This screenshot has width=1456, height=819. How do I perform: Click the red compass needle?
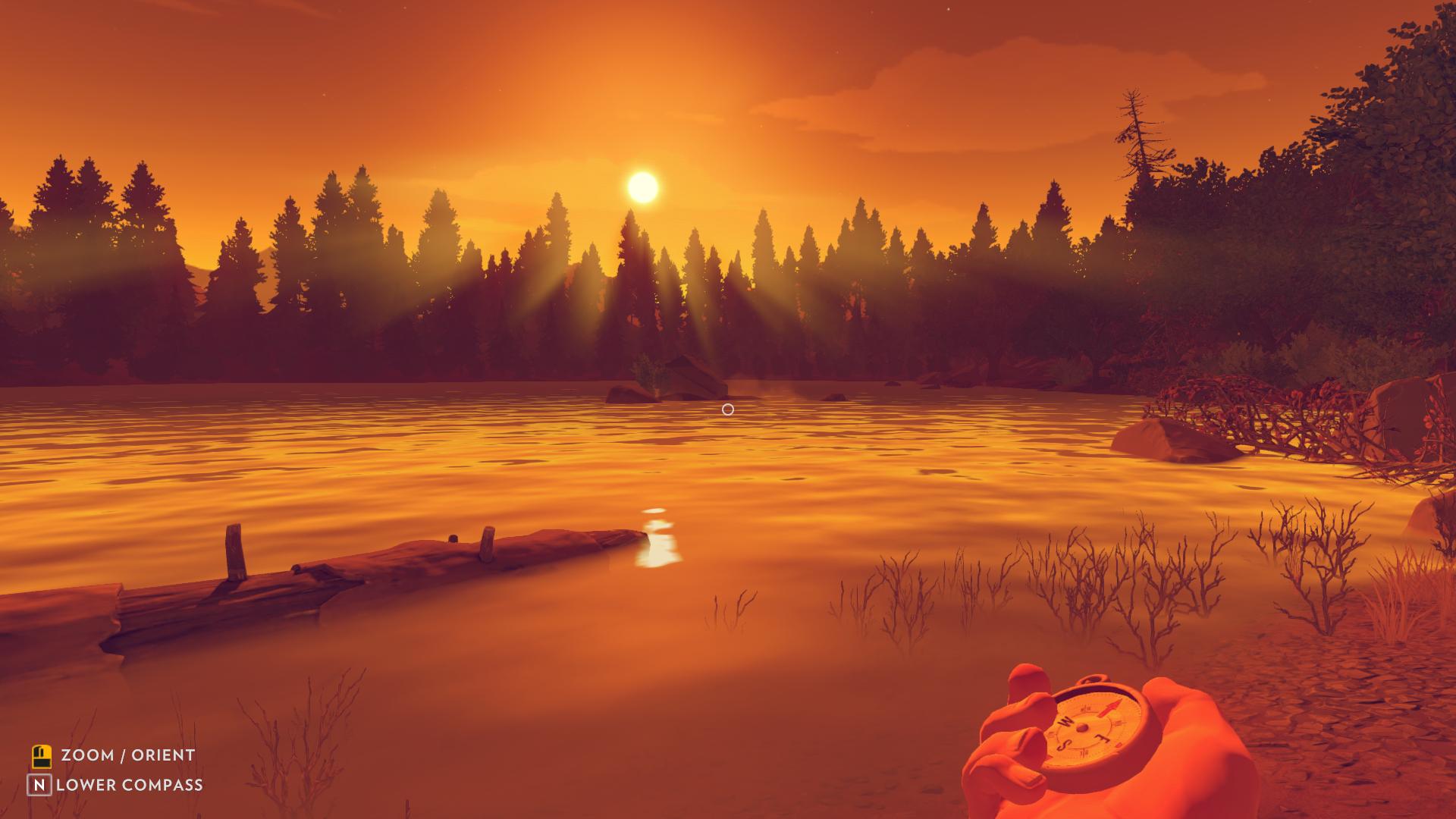coord(1112,708)
